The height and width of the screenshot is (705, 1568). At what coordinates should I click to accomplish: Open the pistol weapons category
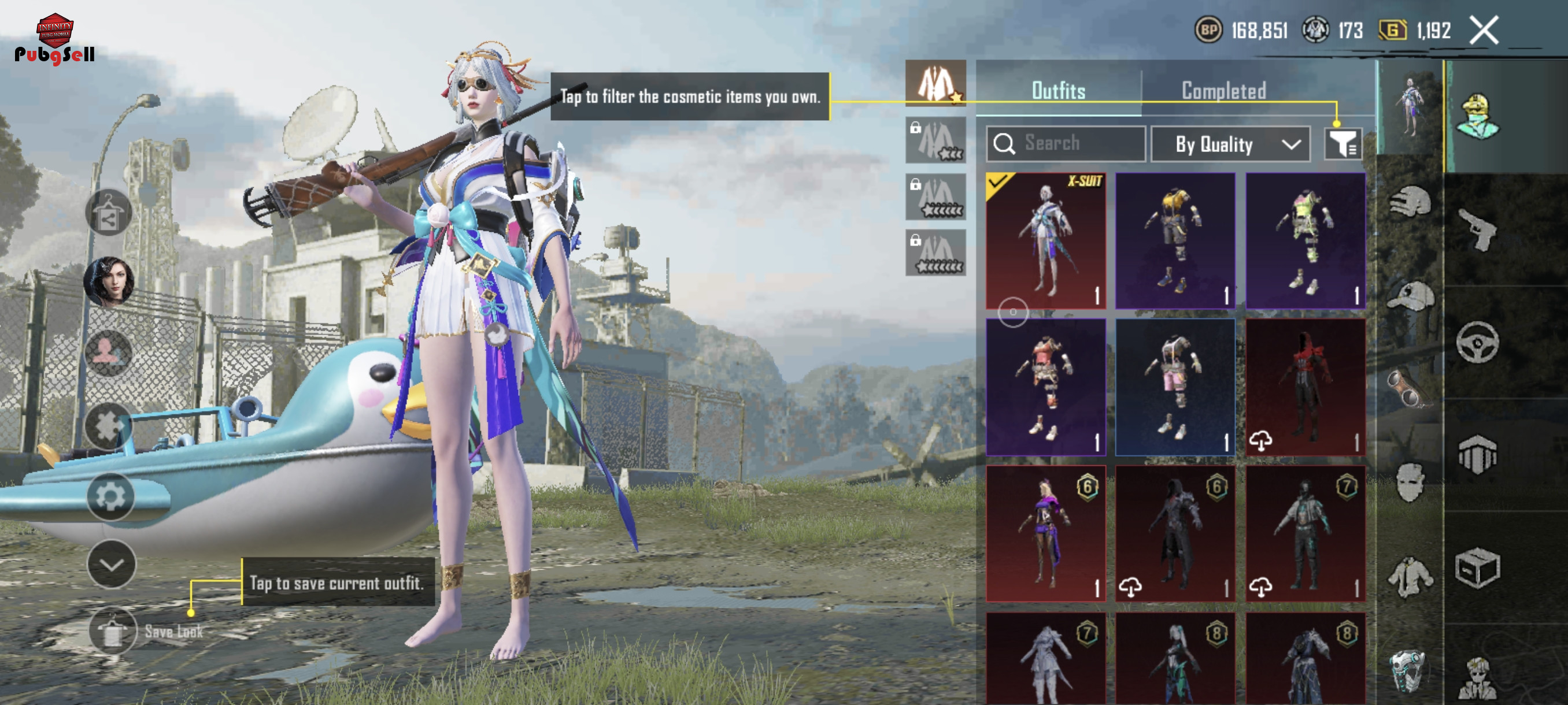pos(1477,229)
